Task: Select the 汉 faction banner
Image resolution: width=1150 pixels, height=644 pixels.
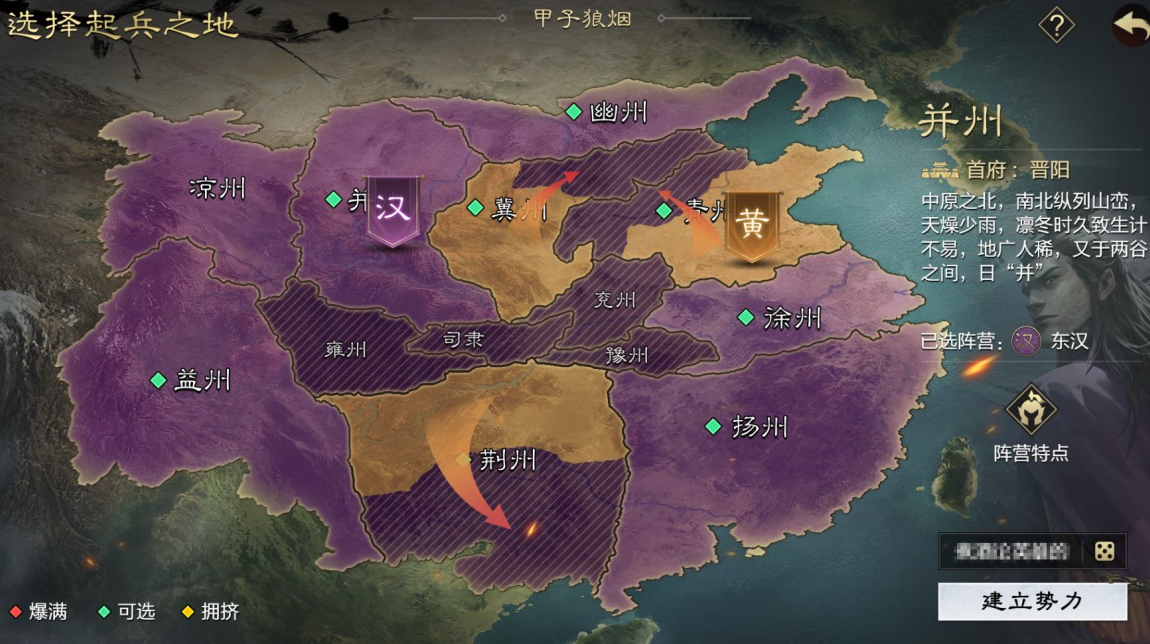Action: pyautogui.click(x=393, y=210)
